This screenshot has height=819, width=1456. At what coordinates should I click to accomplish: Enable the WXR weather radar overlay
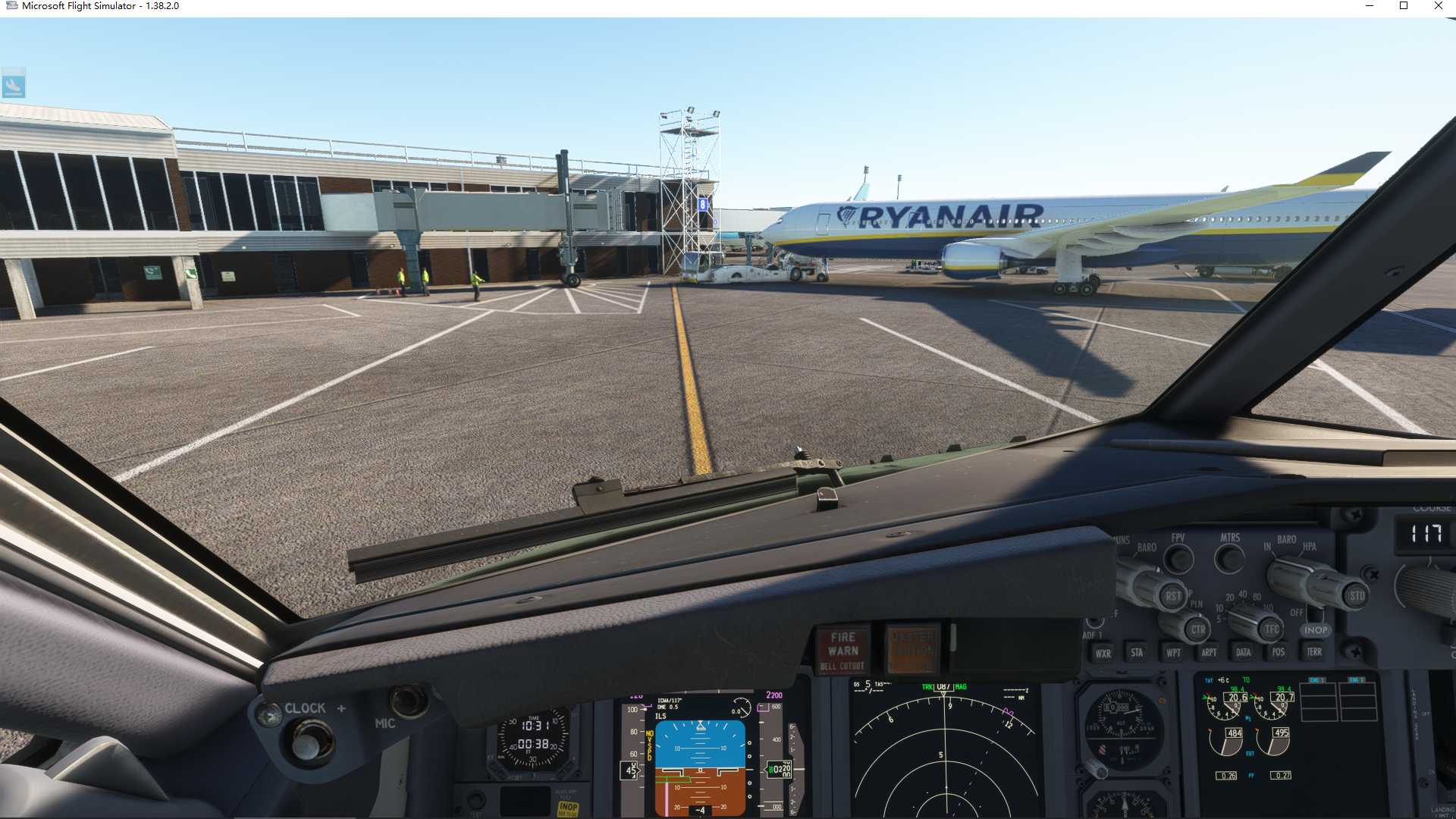[x=1102, y=654]
